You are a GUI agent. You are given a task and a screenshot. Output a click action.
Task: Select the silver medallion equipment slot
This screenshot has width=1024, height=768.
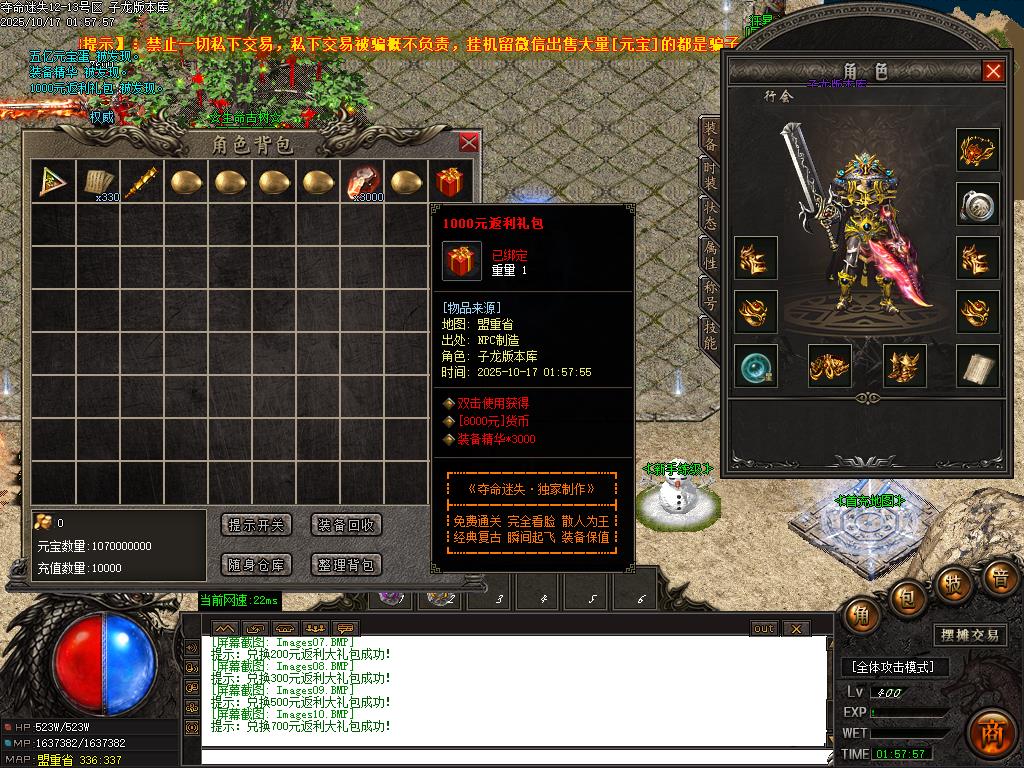tap(977, 205)
